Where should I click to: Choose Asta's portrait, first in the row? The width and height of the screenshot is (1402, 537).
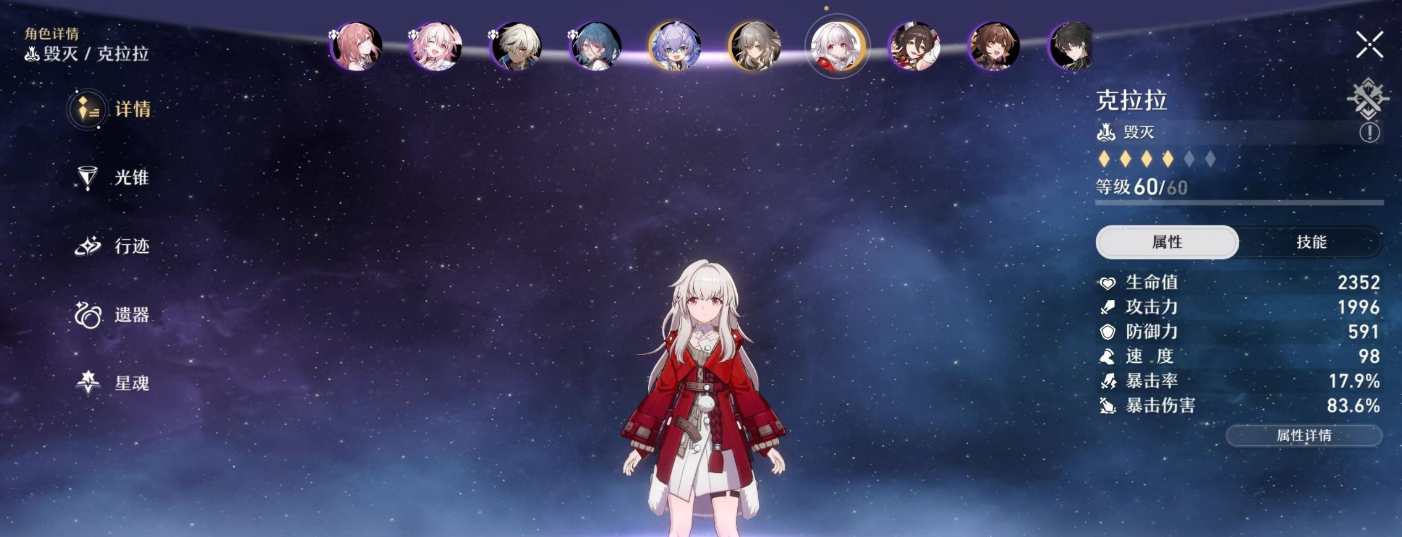pos(356,46)
